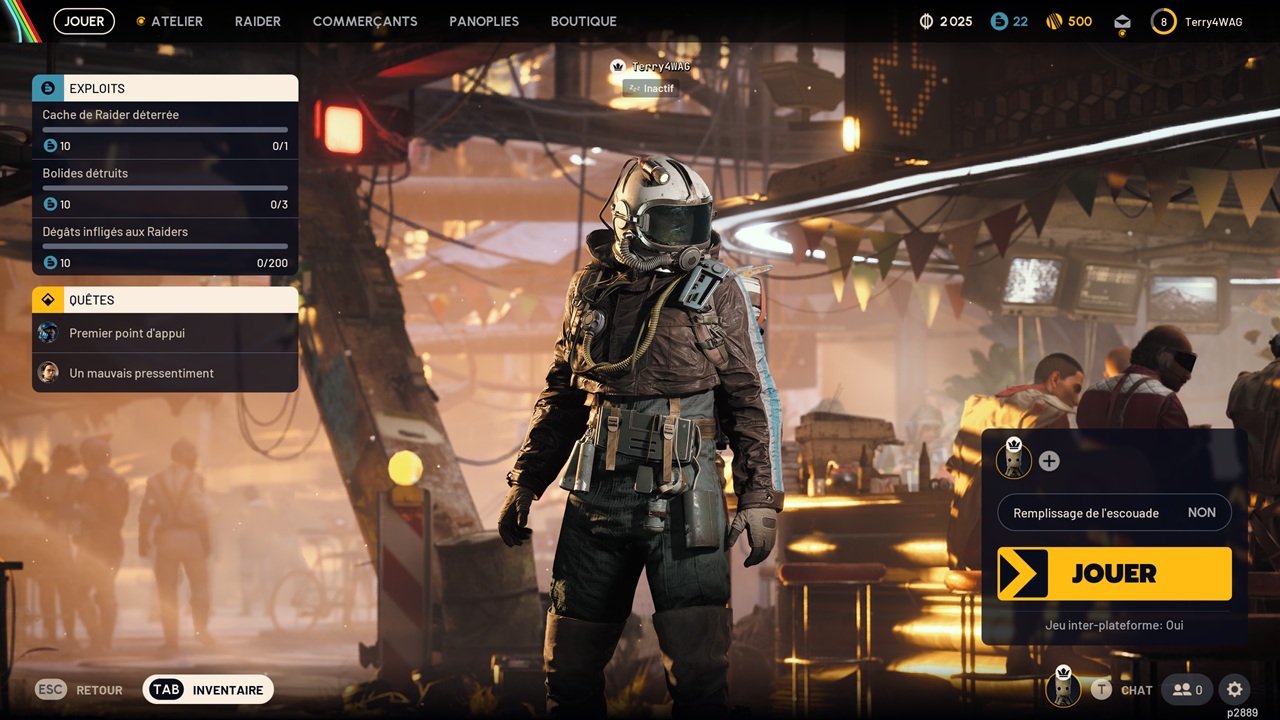
Task: Go back with the Retour button
Action: pyautogui.click(x=79, y=690)
